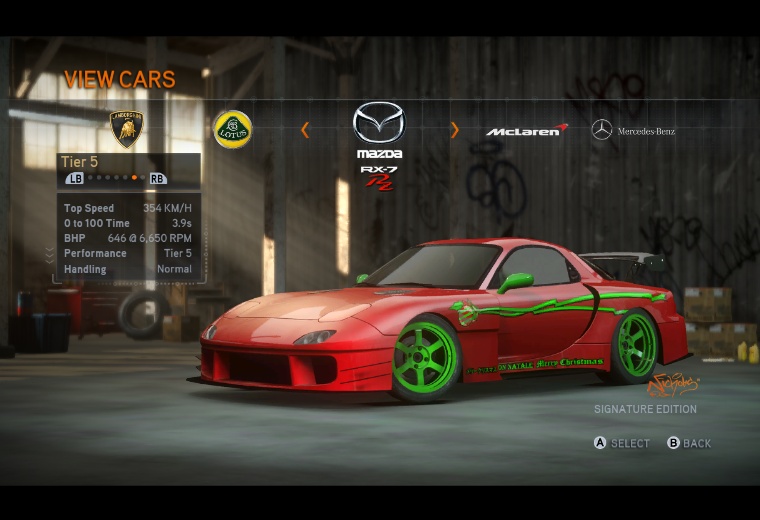Image resolution: width=760 pixels, height=520 pixels.
Task: Click the left arrow beside Mazda
Action: 305,130
